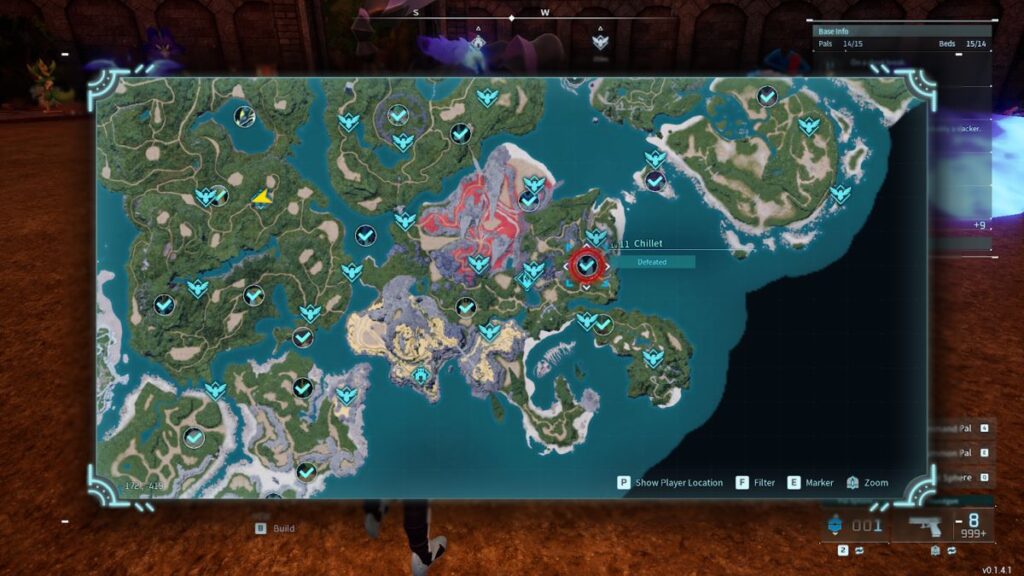Pick the defeated boss marker in the lake
This screenshot has width=1024, height=576.
(x=245, y=117)
